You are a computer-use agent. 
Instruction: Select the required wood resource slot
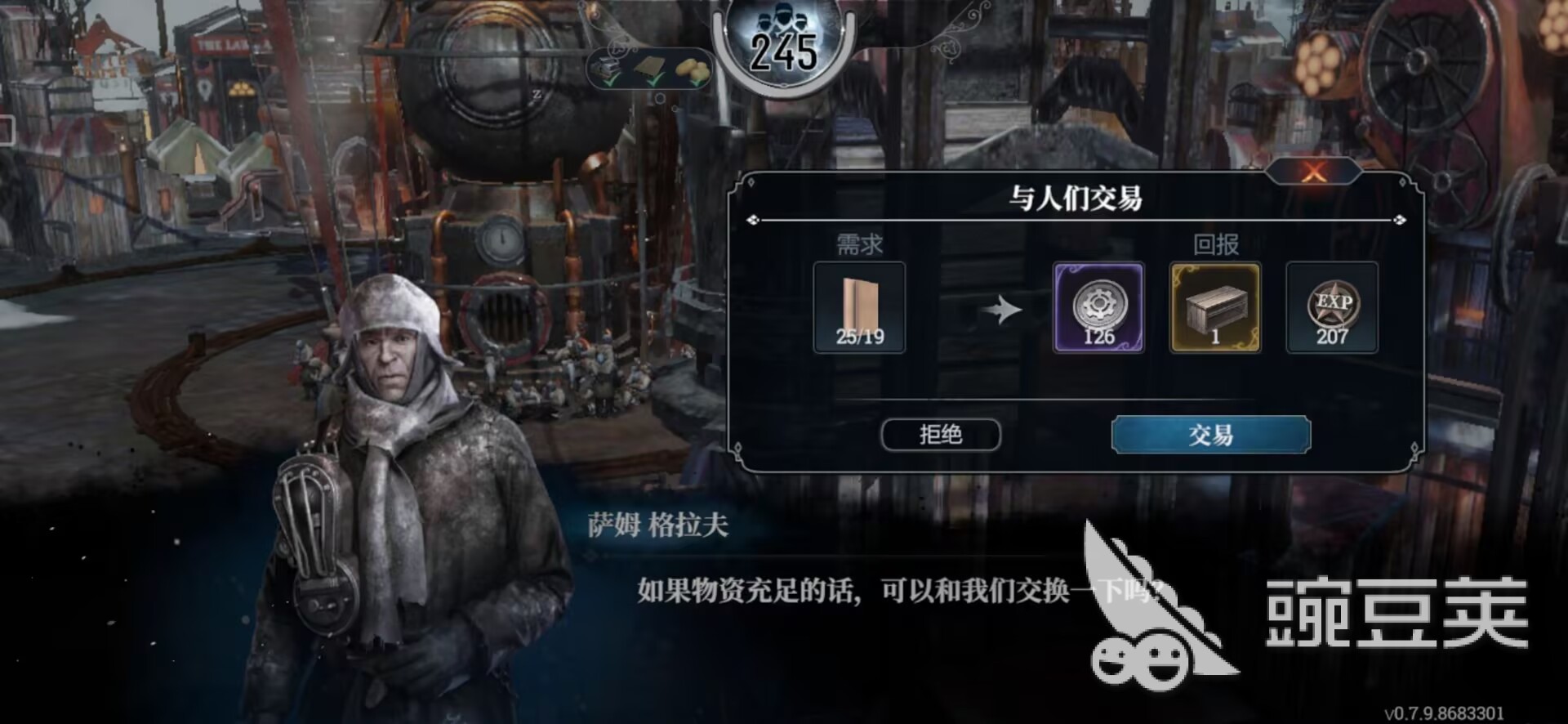point(859,307)
